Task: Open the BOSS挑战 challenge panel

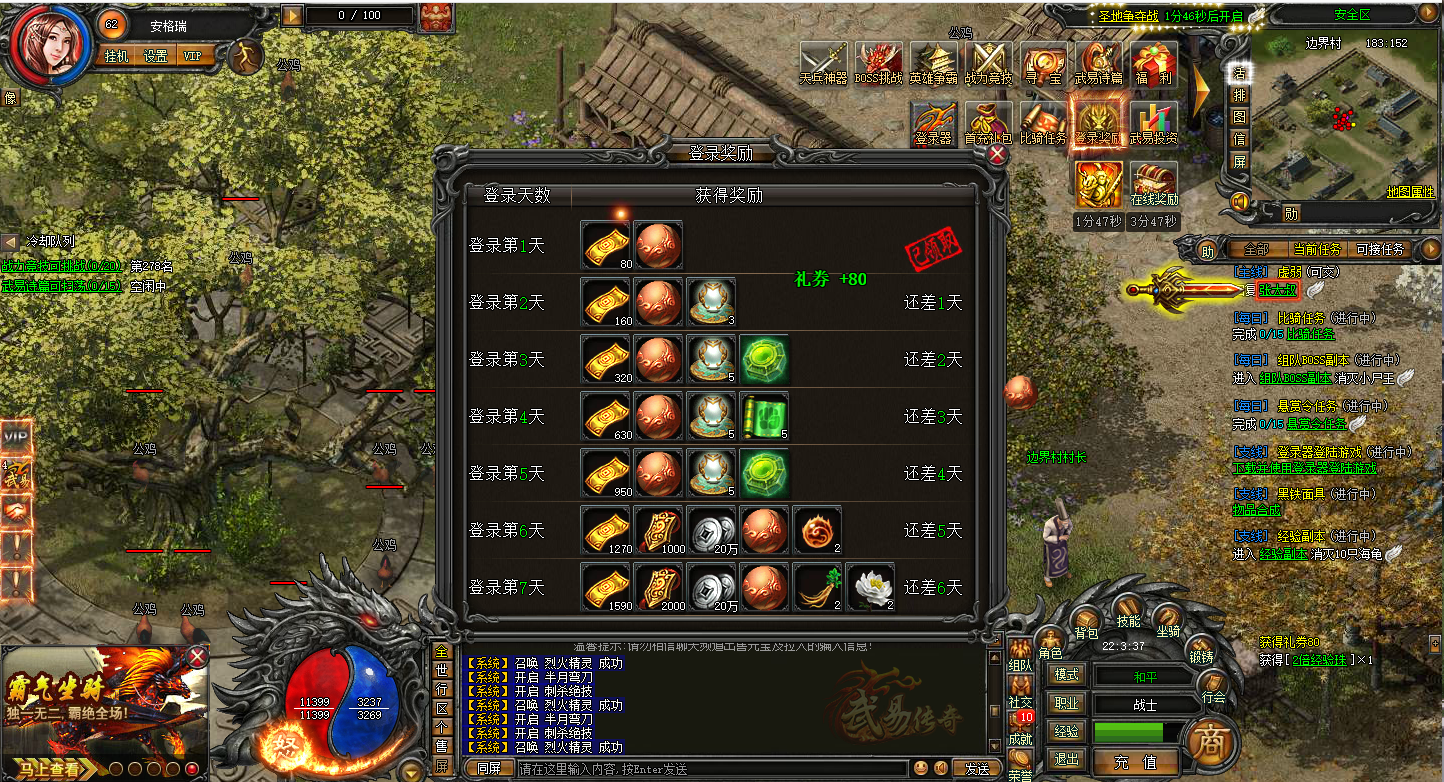Action: click(879, 62)
